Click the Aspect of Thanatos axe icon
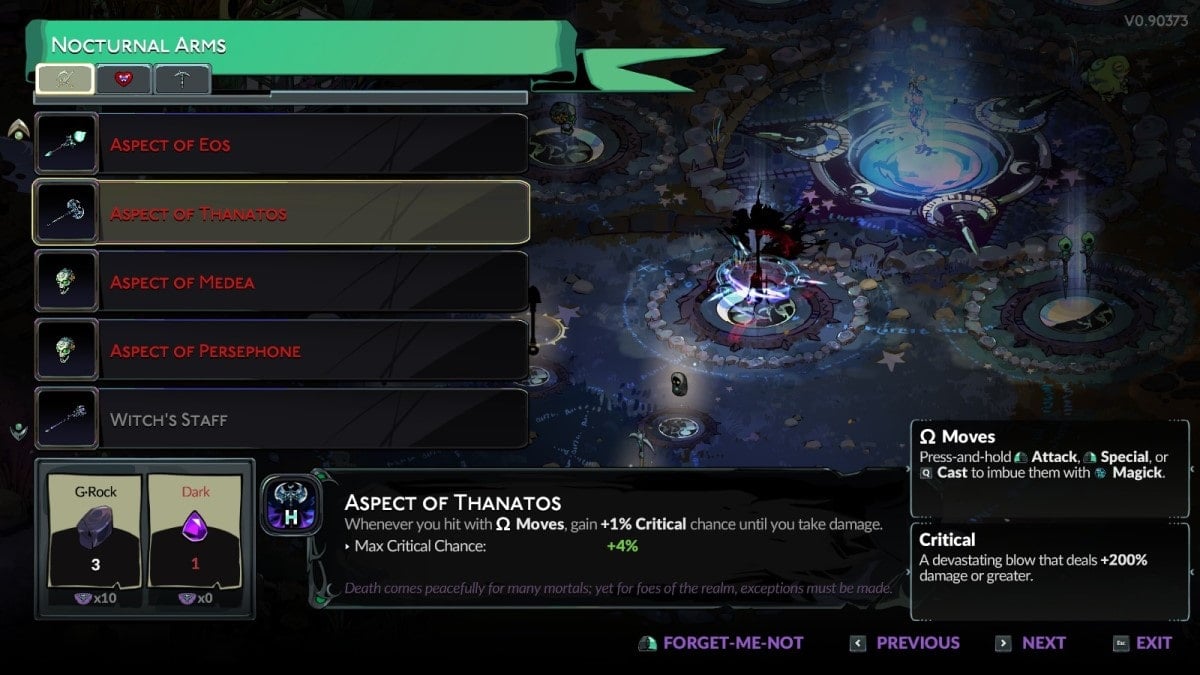 [x=291, y=504]
